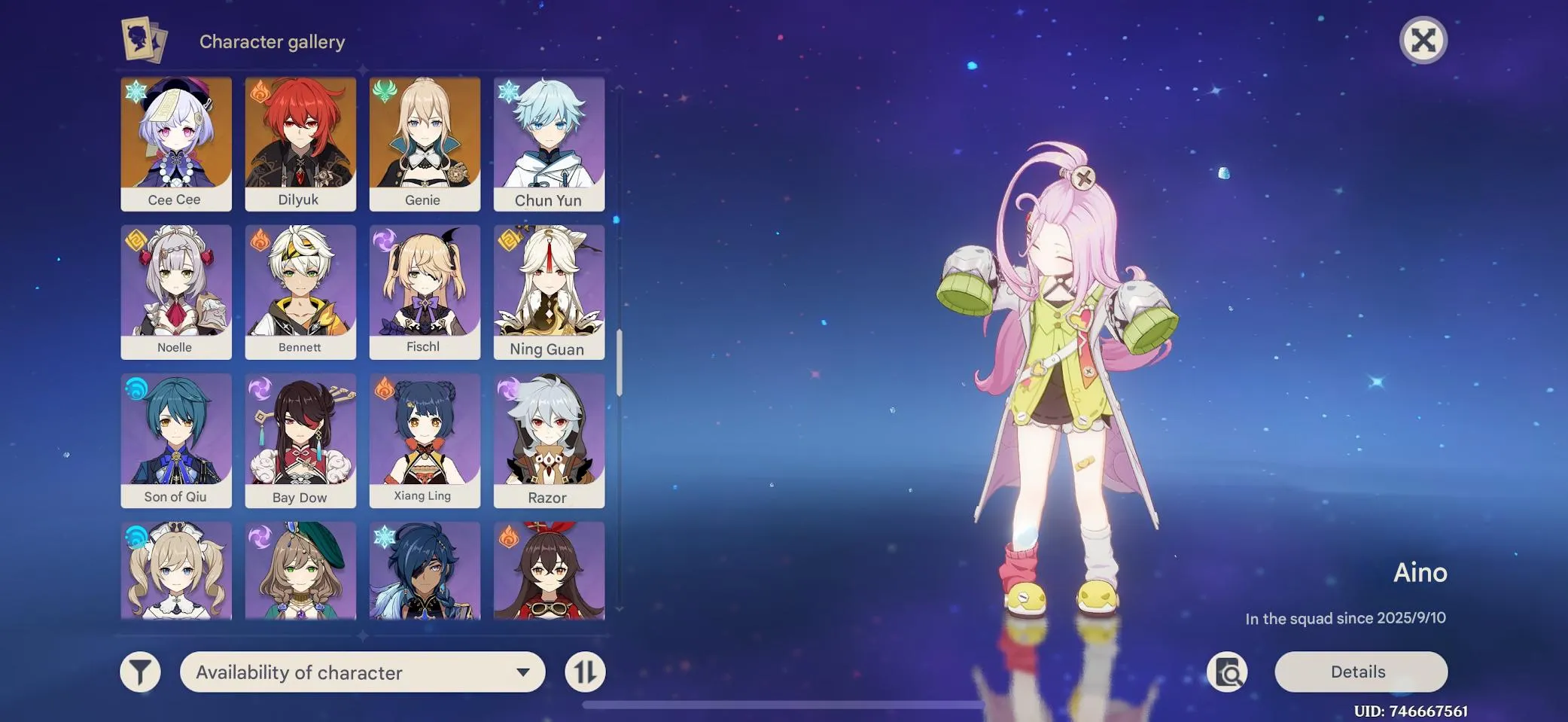The height and width of the screenshot is (722, 1568).
Task: Click the Pyro element icon on Dilyuk's card
Action: tap(260, 91)
